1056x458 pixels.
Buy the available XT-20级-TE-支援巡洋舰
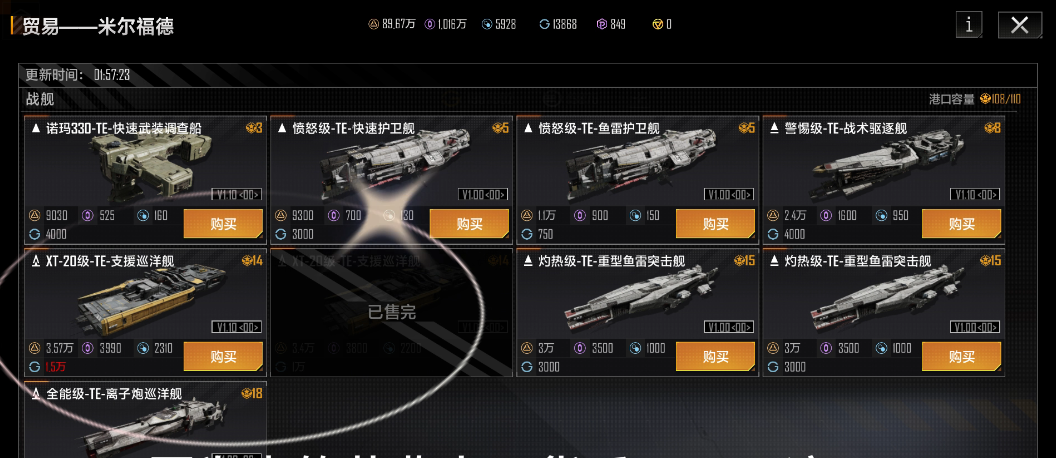(223, 357)
